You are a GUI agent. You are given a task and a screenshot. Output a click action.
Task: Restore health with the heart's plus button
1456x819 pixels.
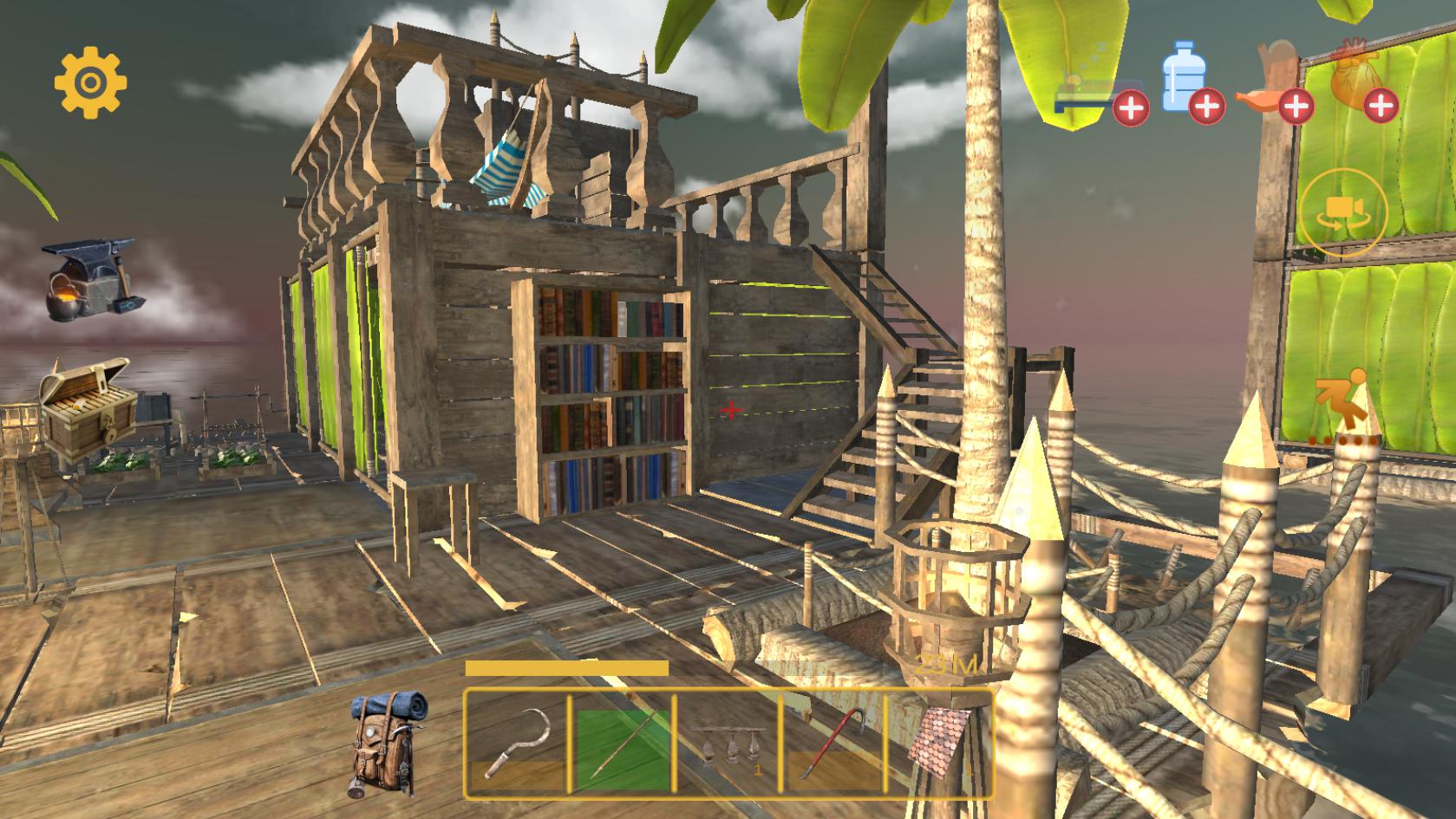pyautogui.click(x=1381, y=107)
